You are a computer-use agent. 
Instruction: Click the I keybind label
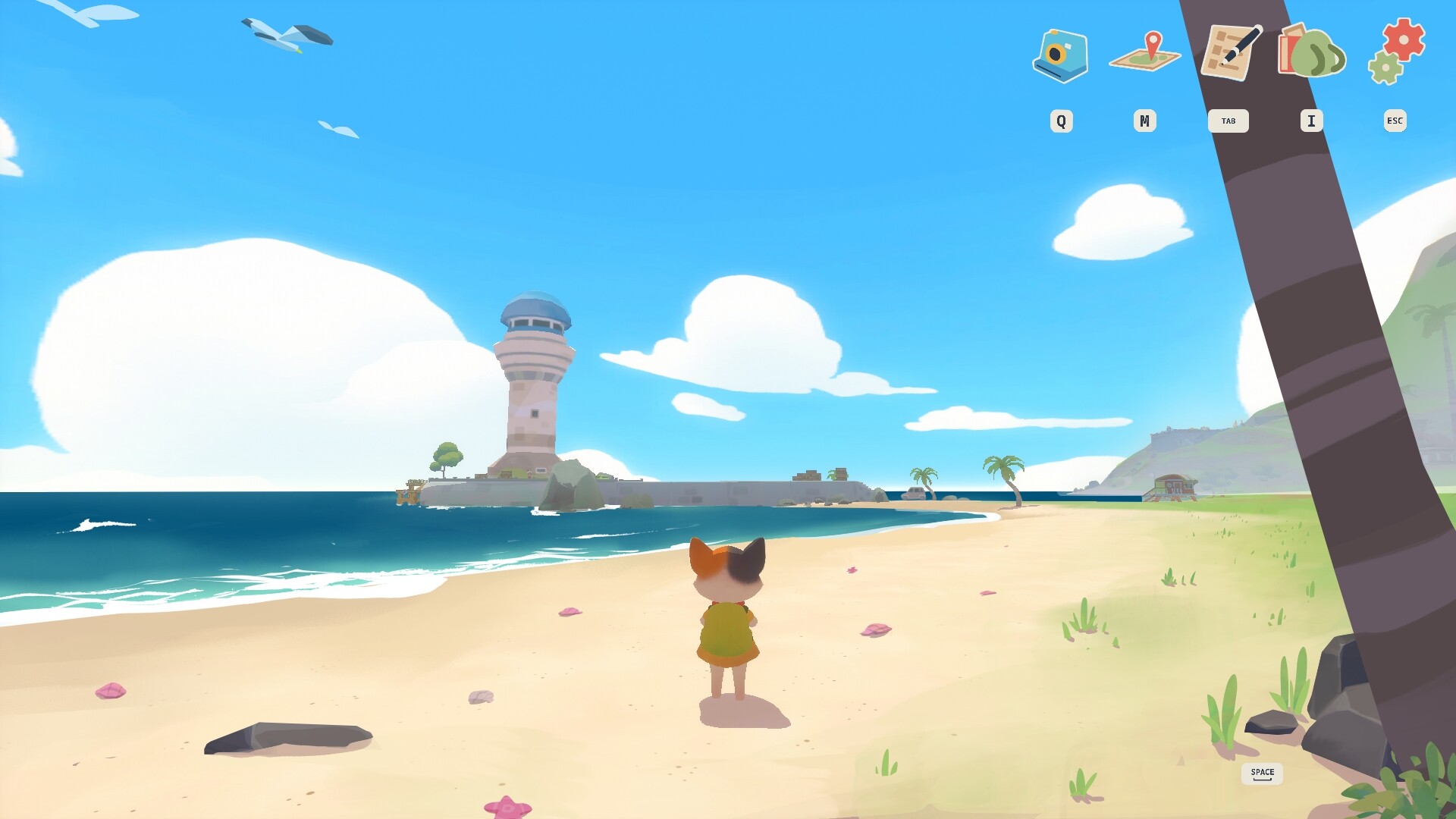[1310, 121]
